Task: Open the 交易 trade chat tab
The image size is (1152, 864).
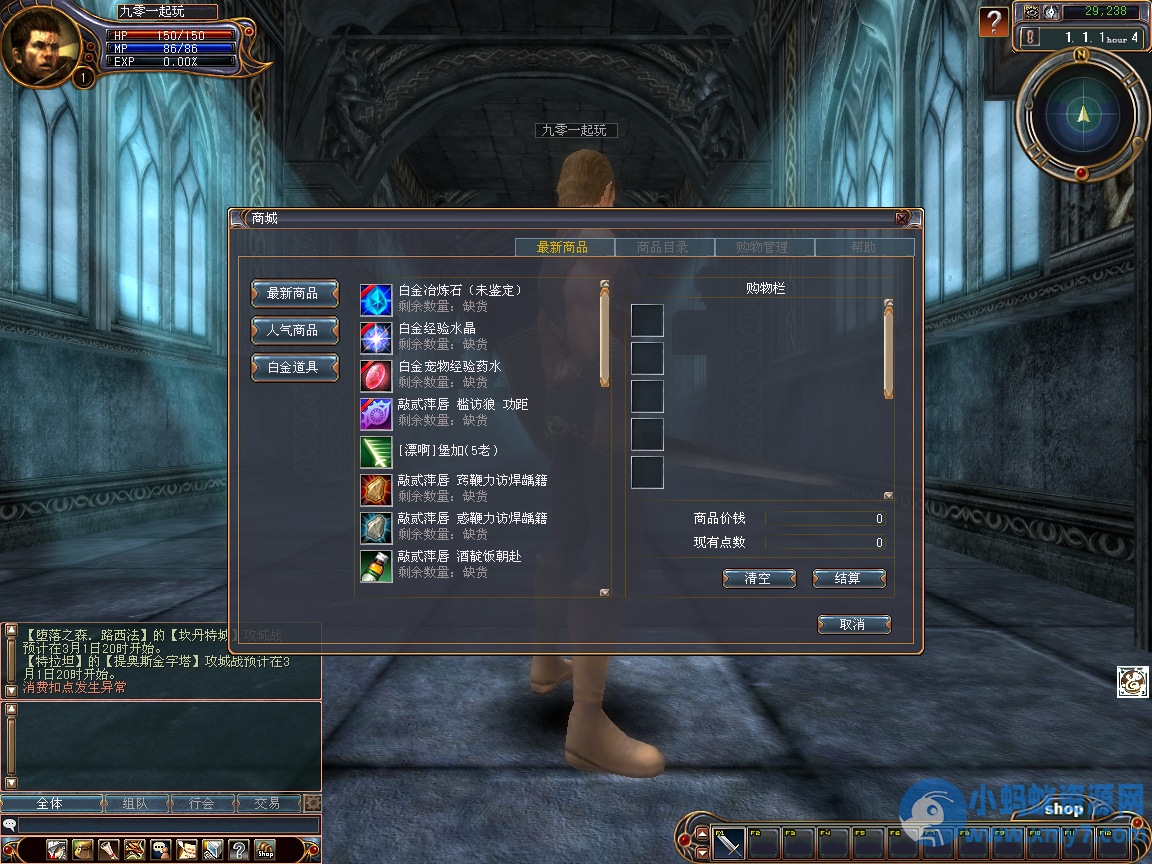Action: click(x=267, y=803)
